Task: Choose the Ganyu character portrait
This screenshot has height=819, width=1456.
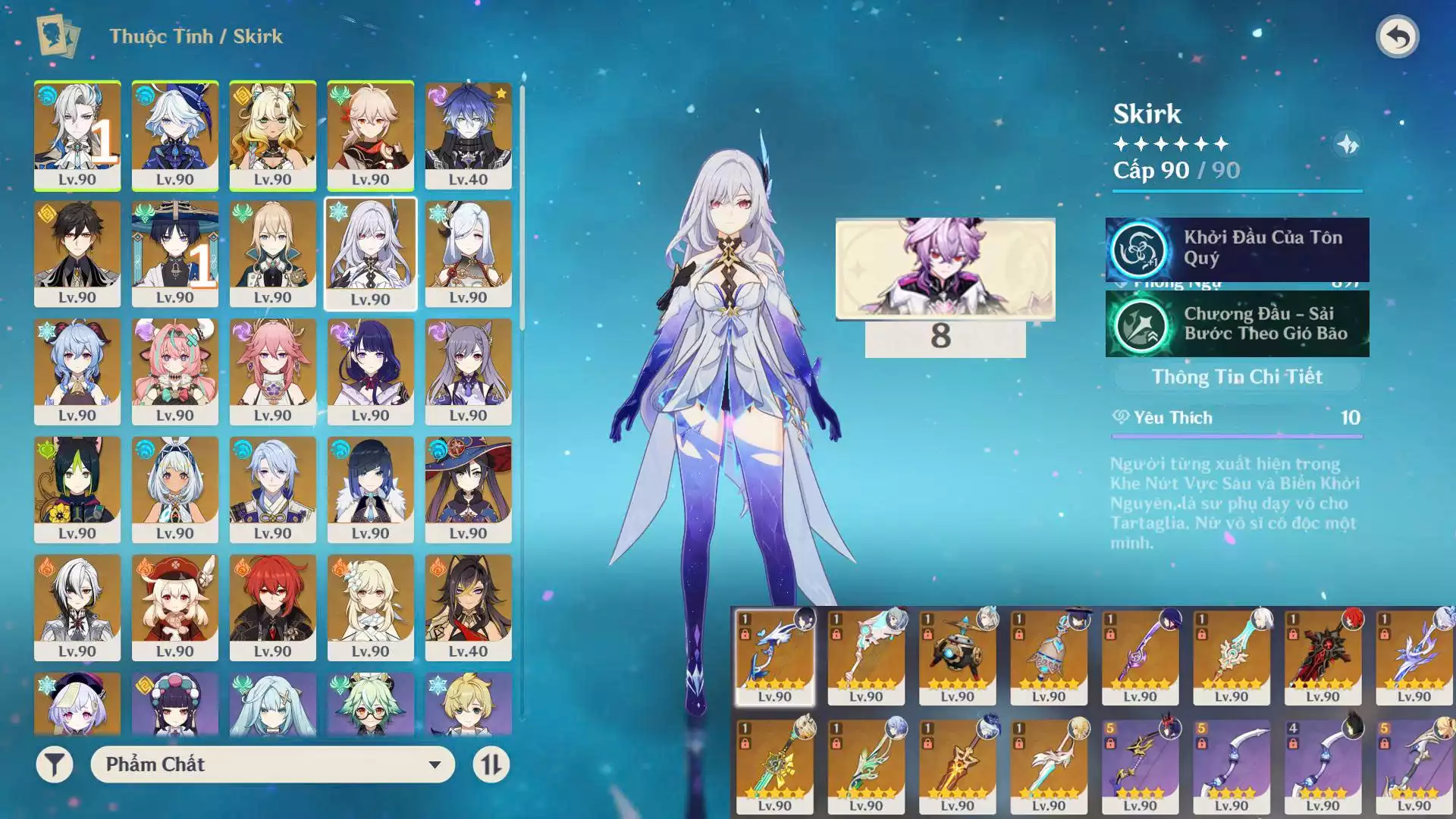Action: 77,372
